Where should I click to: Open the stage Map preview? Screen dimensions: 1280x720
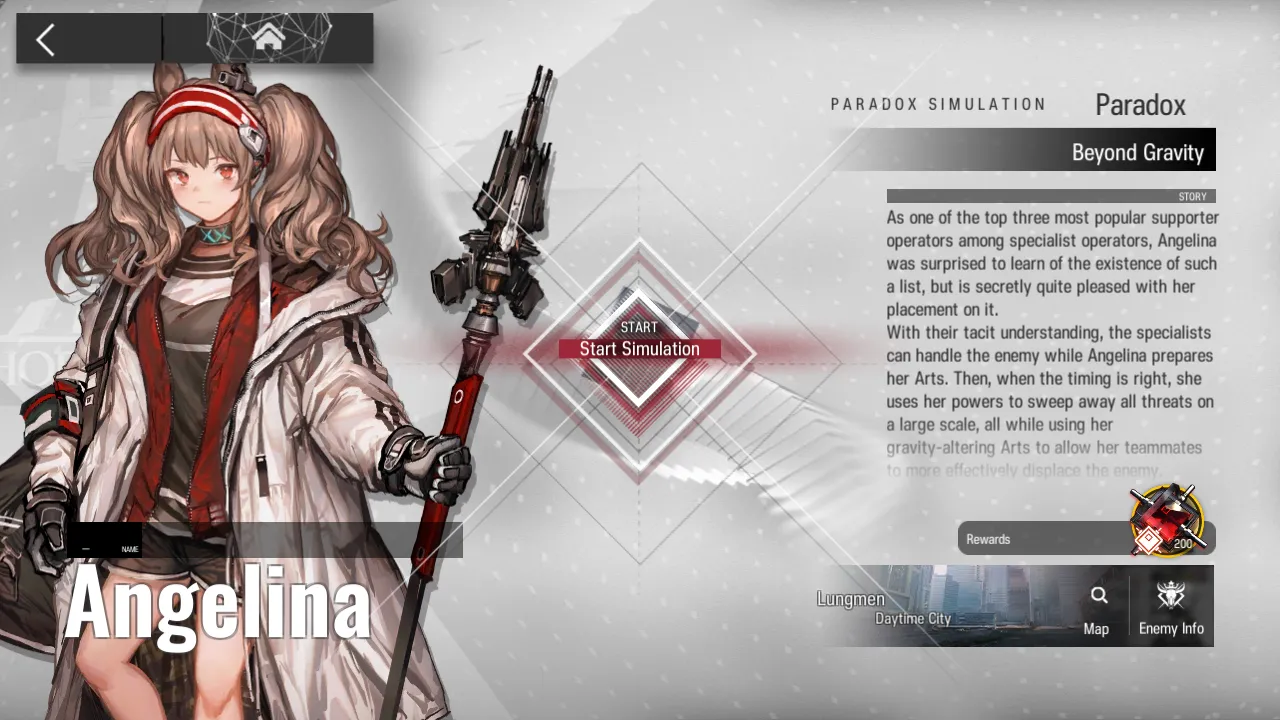tap(1097, 608)
